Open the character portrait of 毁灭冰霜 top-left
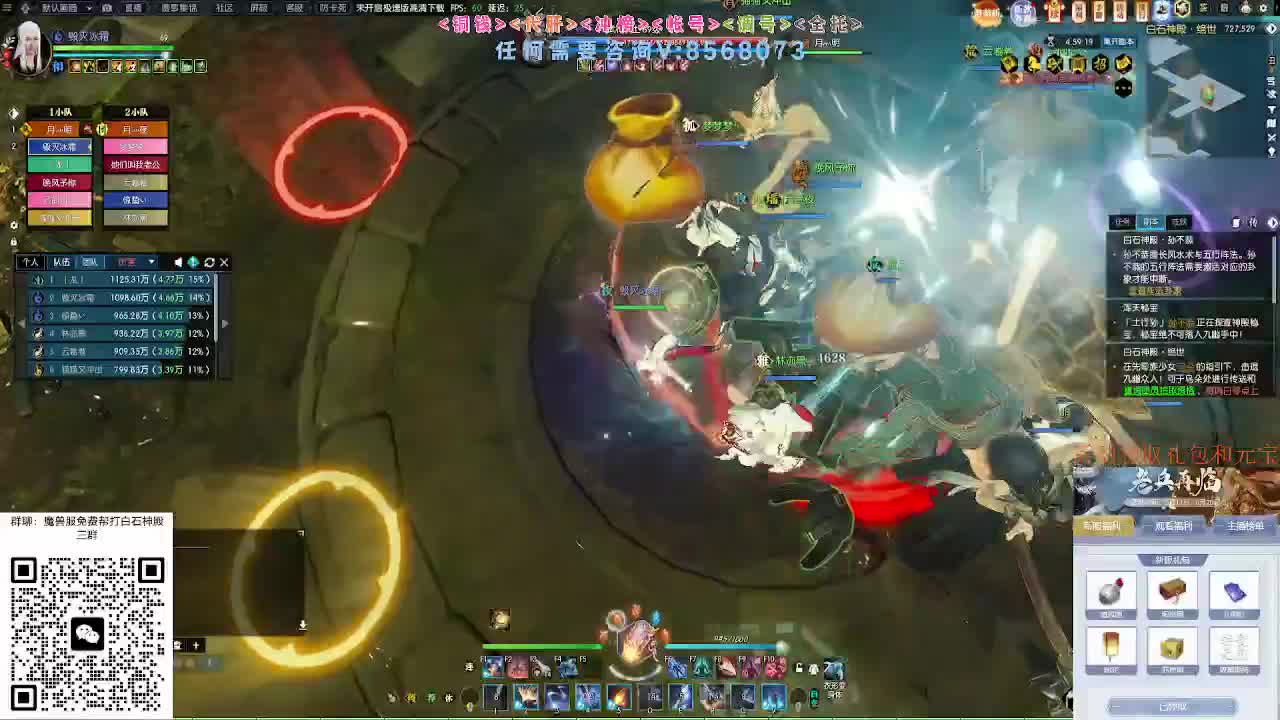Screen dimensions: 1280x720 coord(25,45)
